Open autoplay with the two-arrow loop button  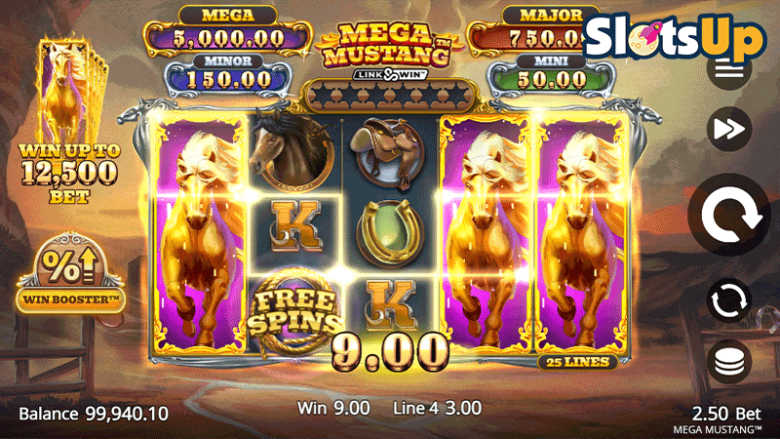729,299
